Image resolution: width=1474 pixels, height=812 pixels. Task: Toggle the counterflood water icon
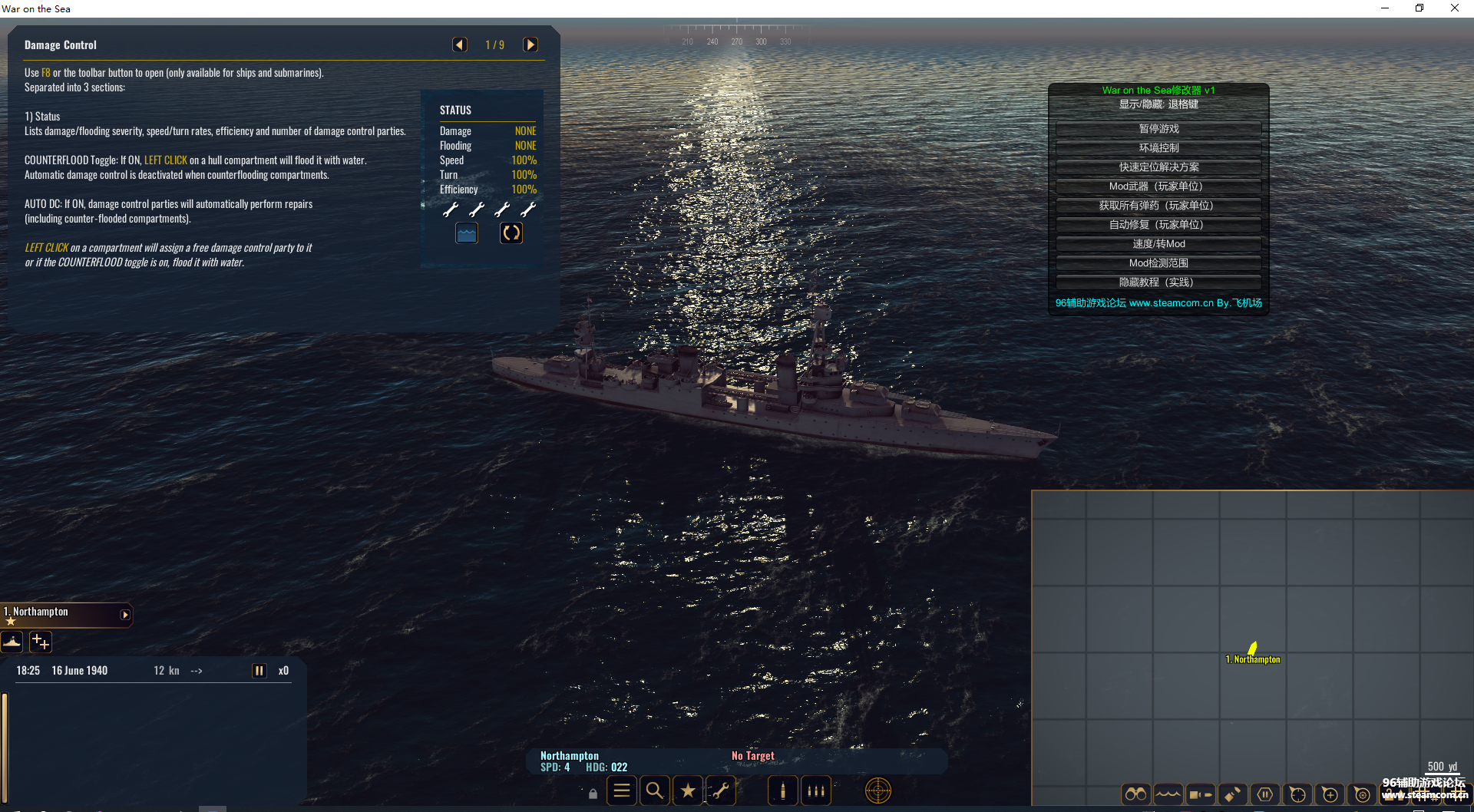[467, 233]
